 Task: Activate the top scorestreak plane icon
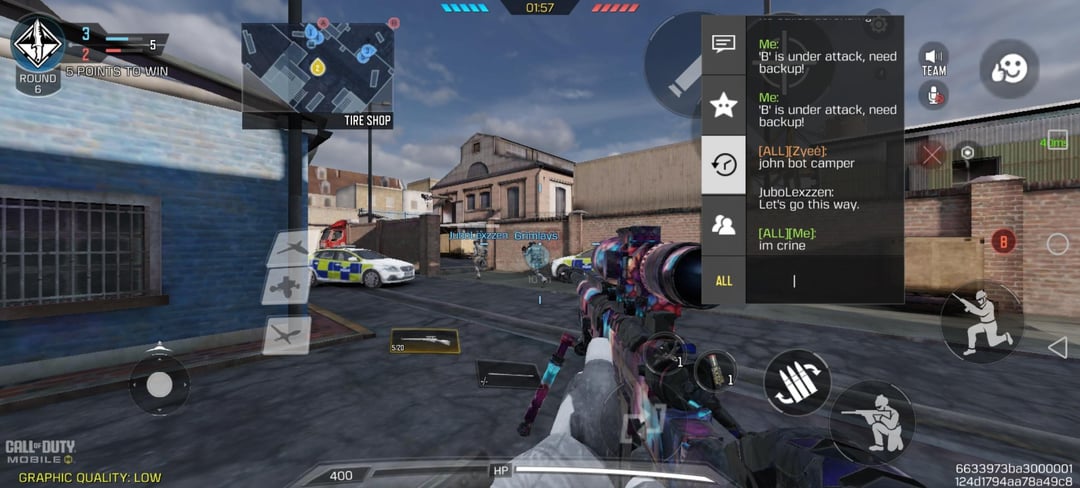tap(288, 248)
